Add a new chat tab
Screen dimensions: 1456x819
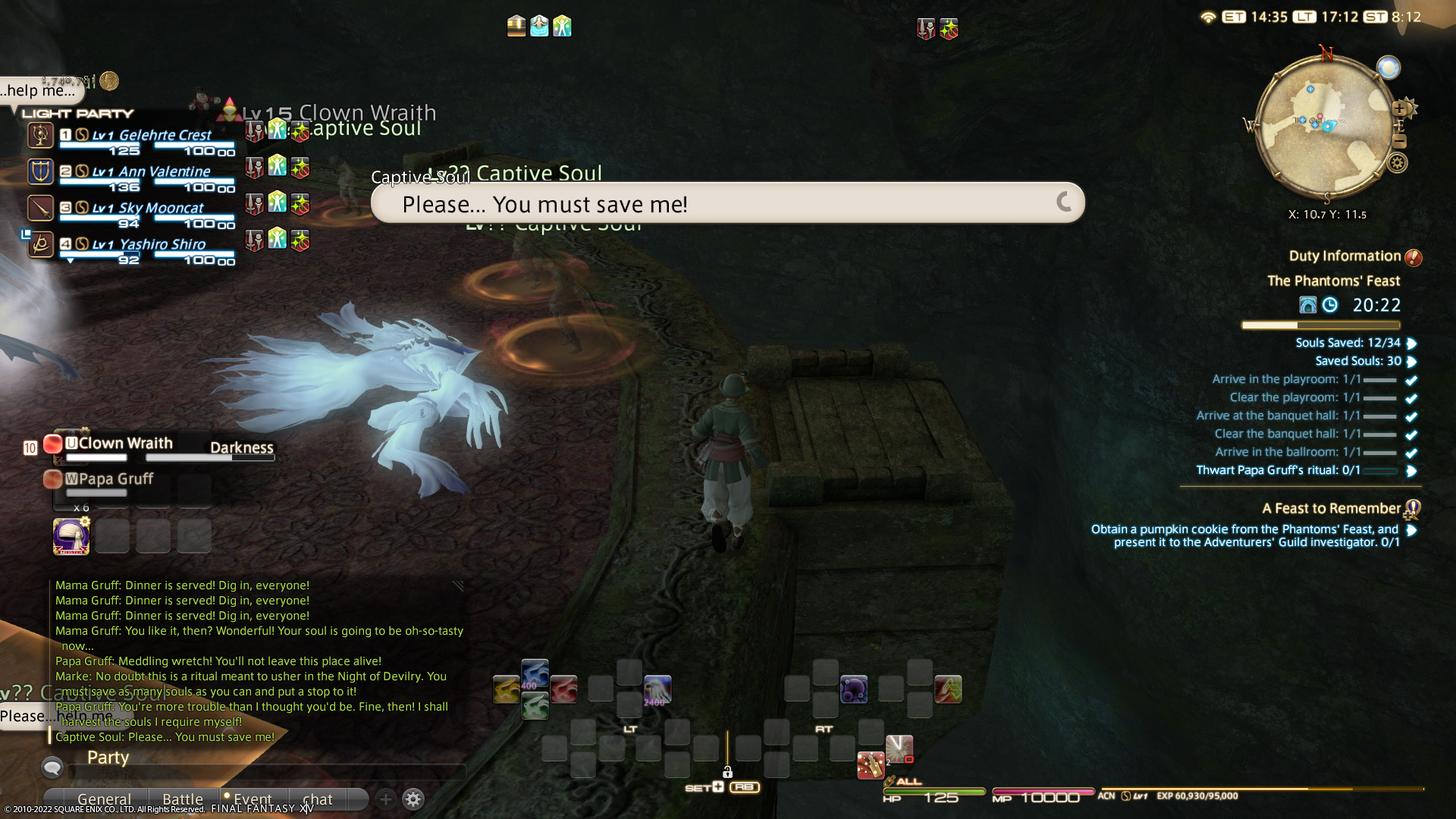pos(386,799)
